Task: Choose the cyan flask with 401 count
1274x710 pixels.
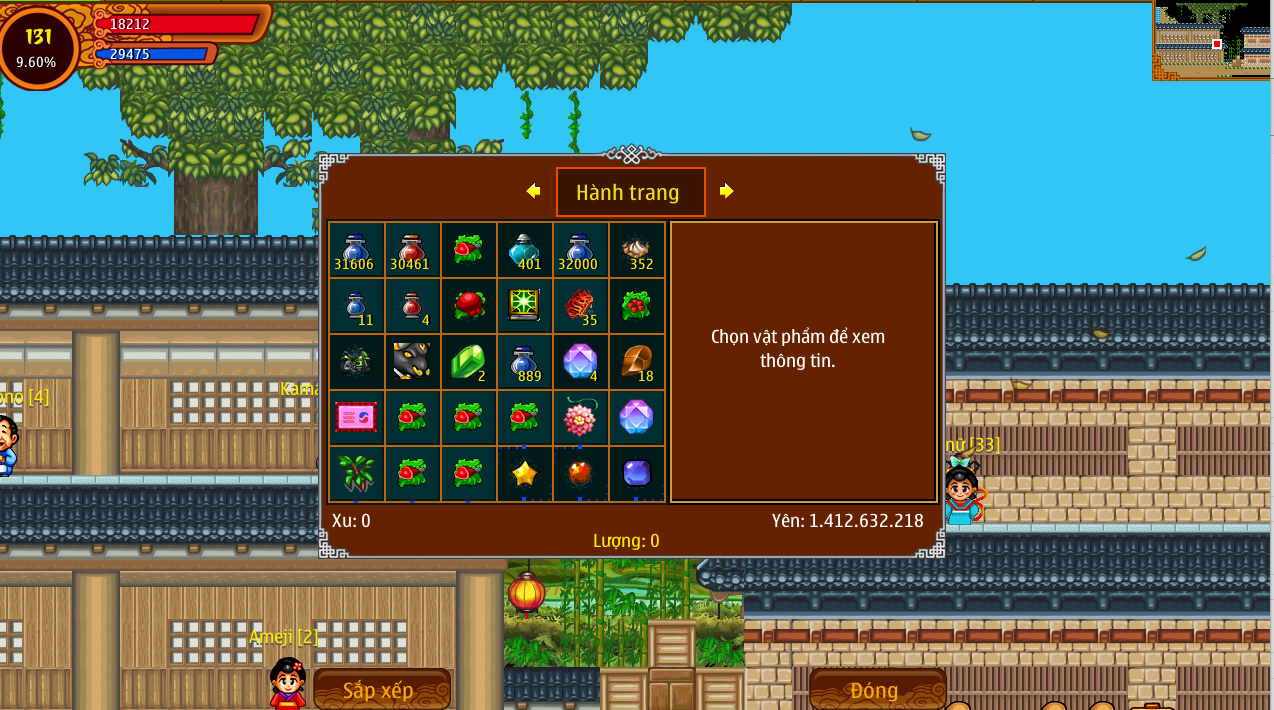Action: pos(524,250)
